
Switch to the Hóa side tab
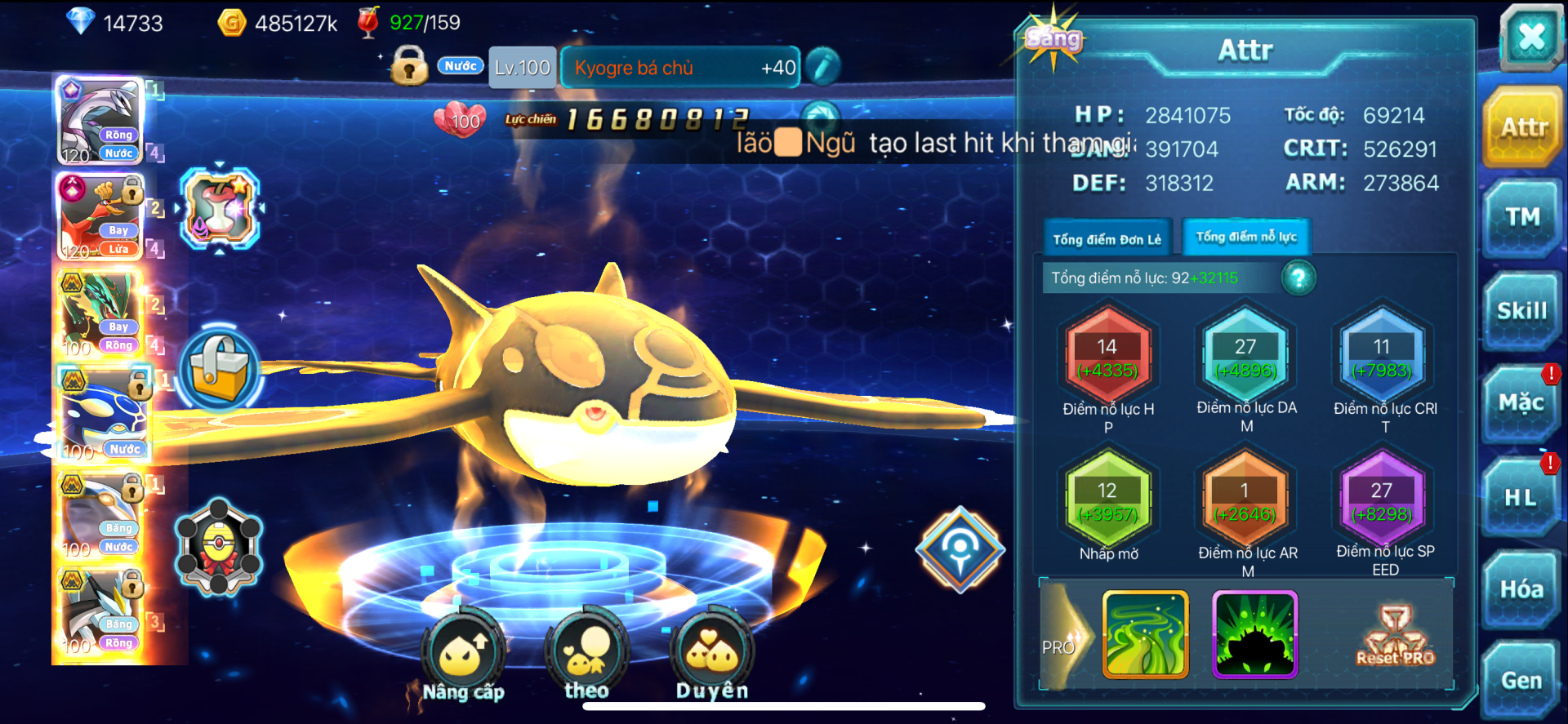[x=1521, y=589]
